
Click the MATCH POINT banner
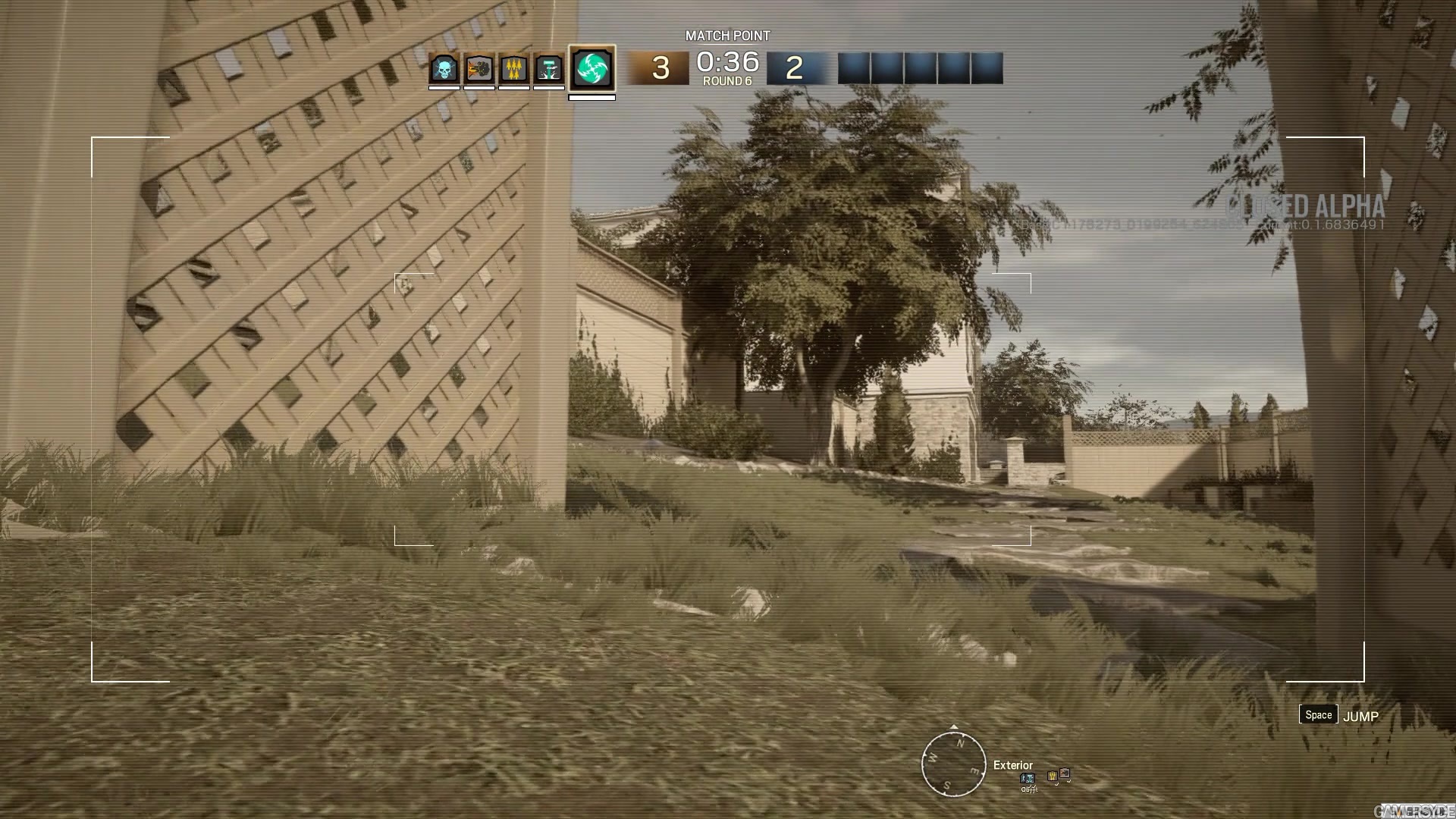coord(726,35)
